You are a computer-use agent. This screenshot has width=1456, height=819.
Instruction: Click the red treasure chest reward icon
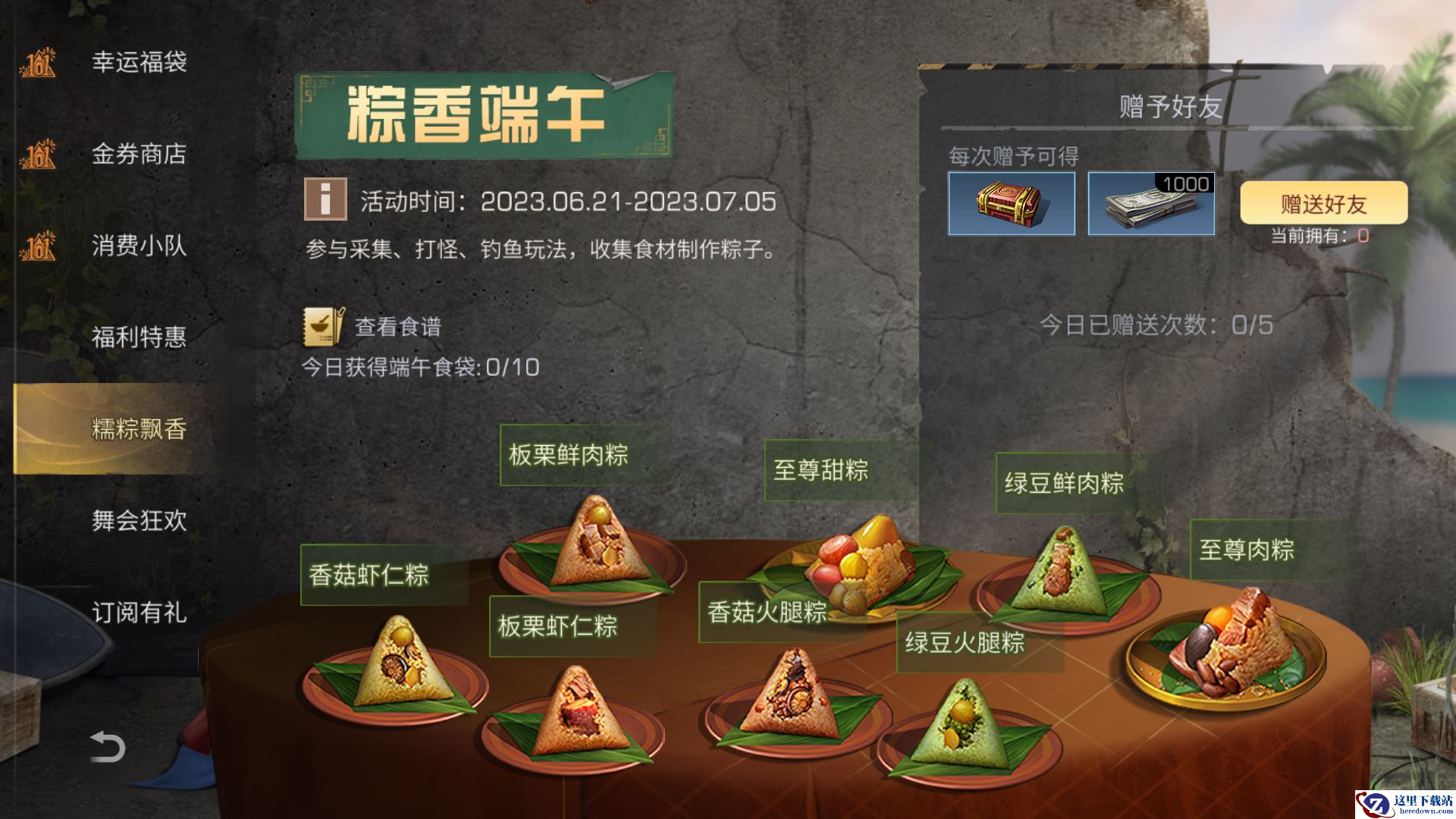point(1011,203)
